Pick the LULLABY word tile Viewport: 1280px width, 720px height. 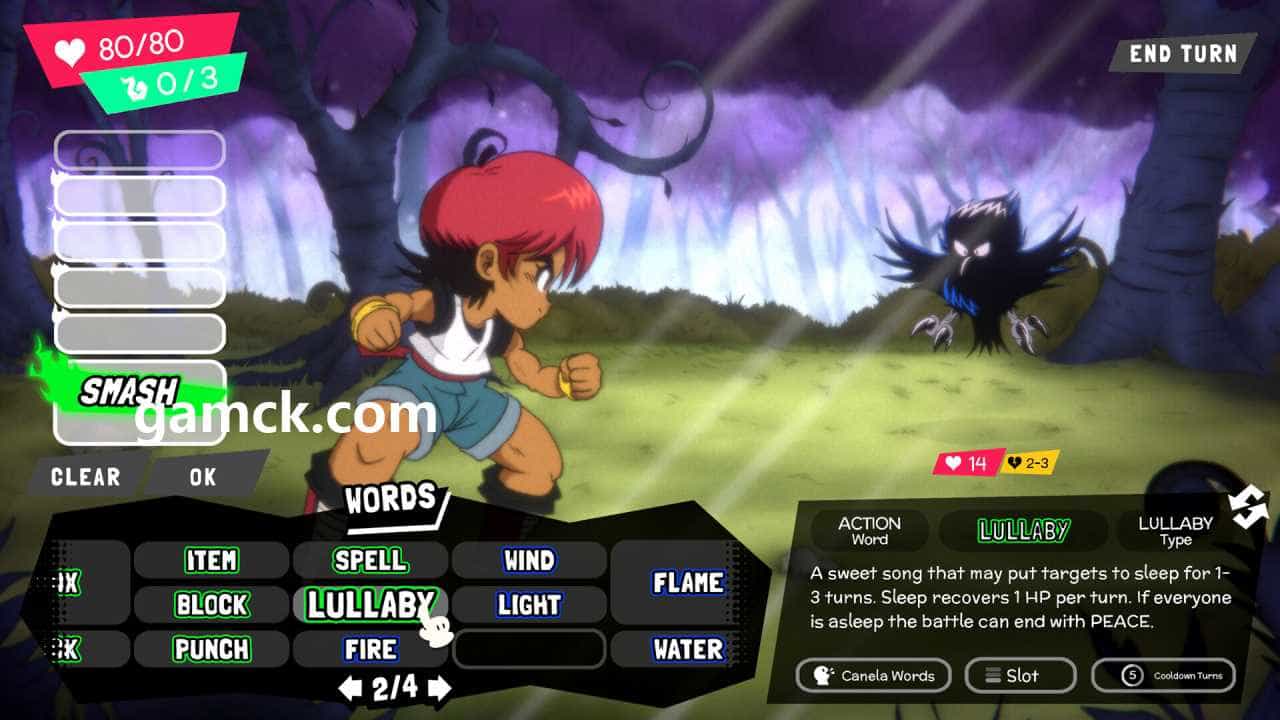[x=368, y=604]
